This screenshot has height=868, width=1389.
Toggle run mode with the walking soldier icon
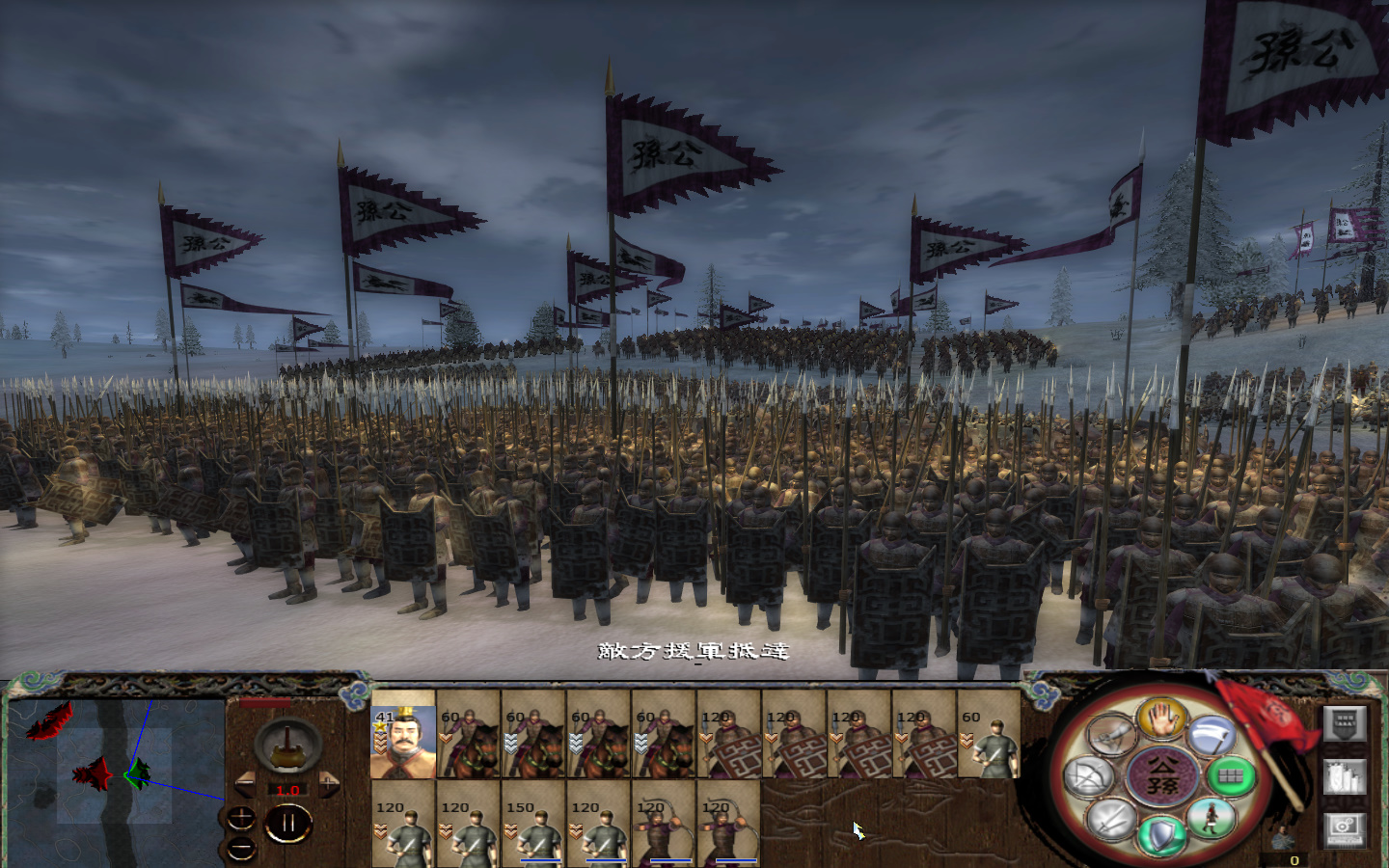click(x=1212, y=818)
